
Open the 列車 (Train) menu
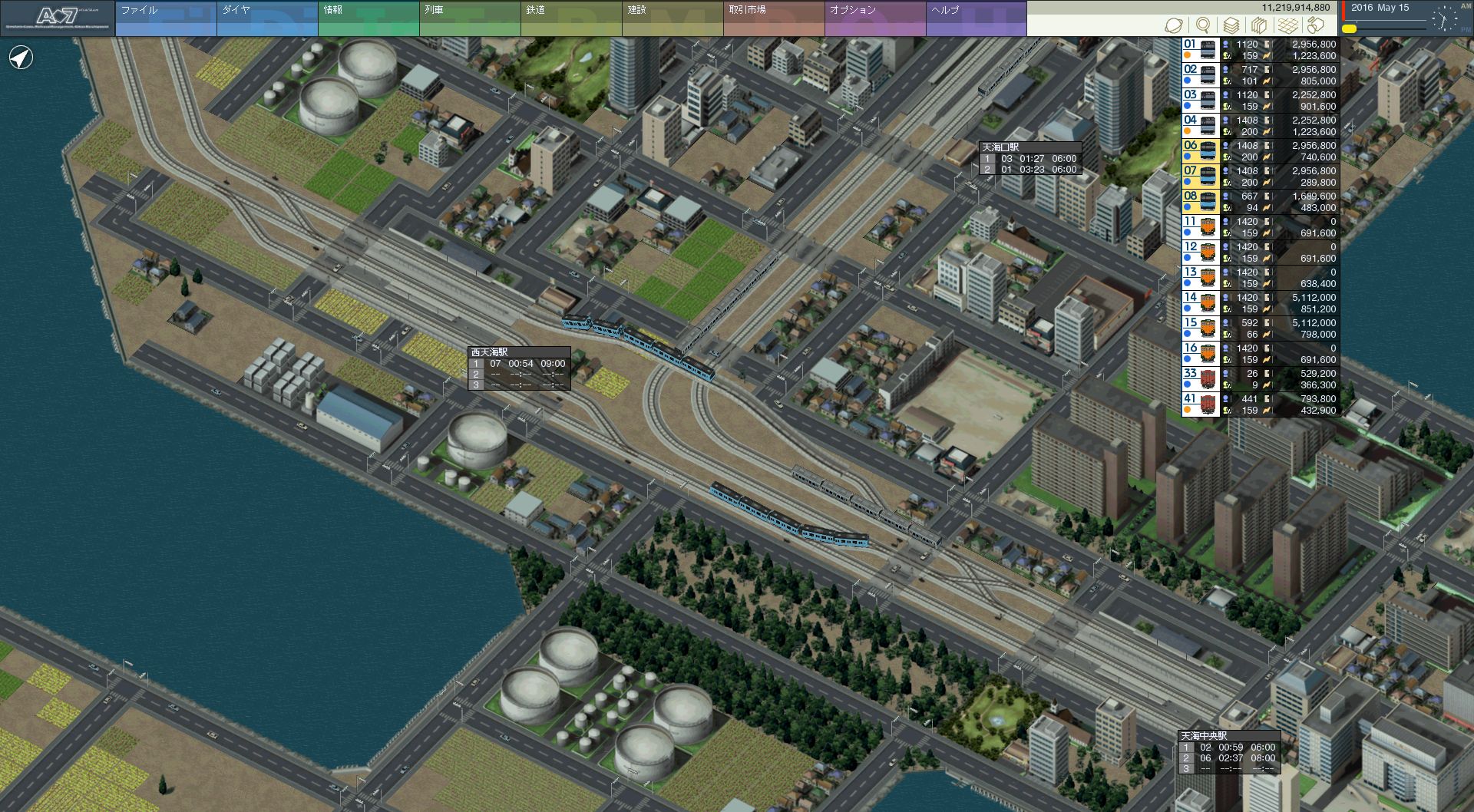point(470,18)
